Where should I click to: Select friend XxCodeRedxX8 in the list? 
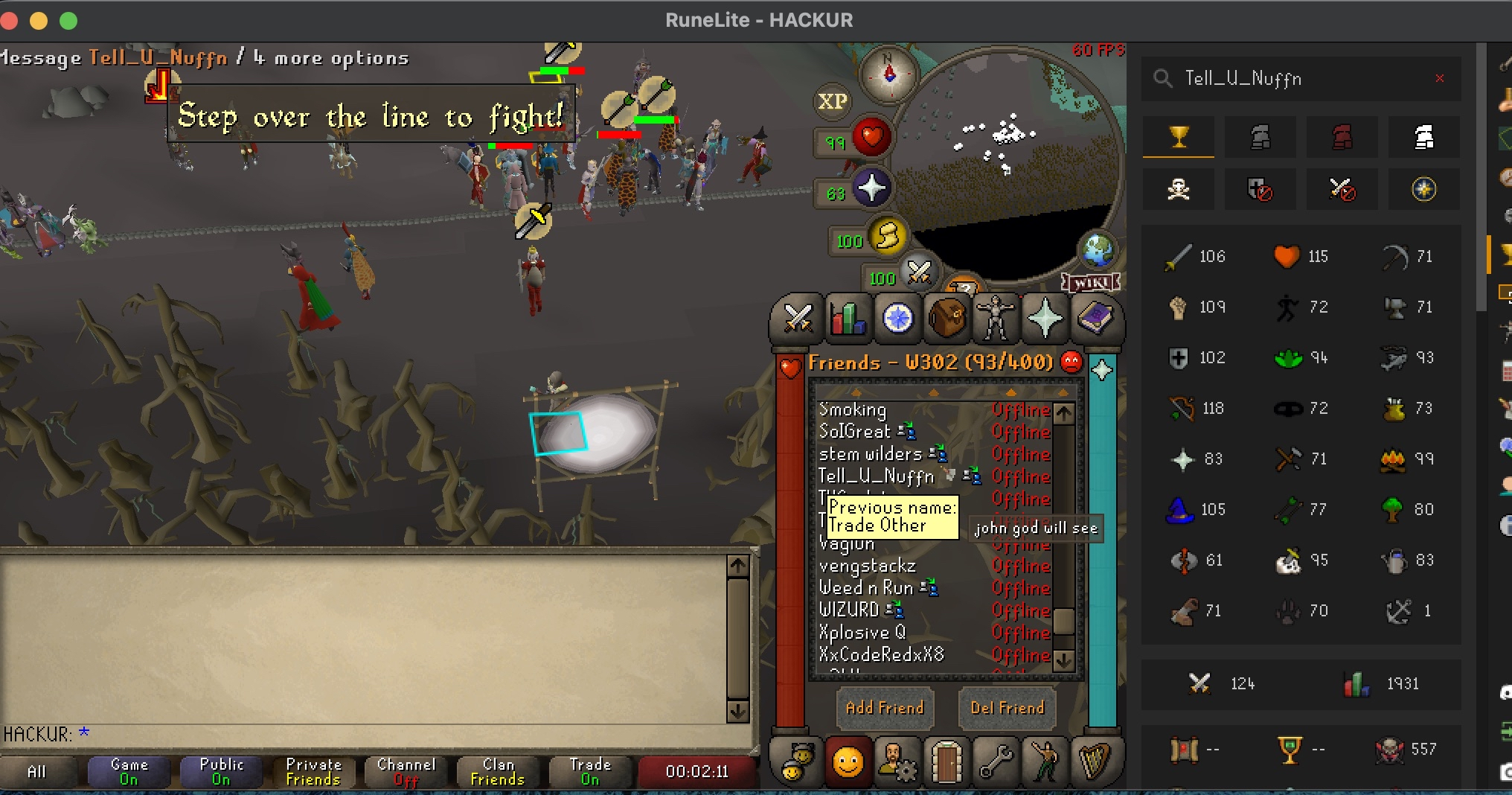[x=881, y=655]
